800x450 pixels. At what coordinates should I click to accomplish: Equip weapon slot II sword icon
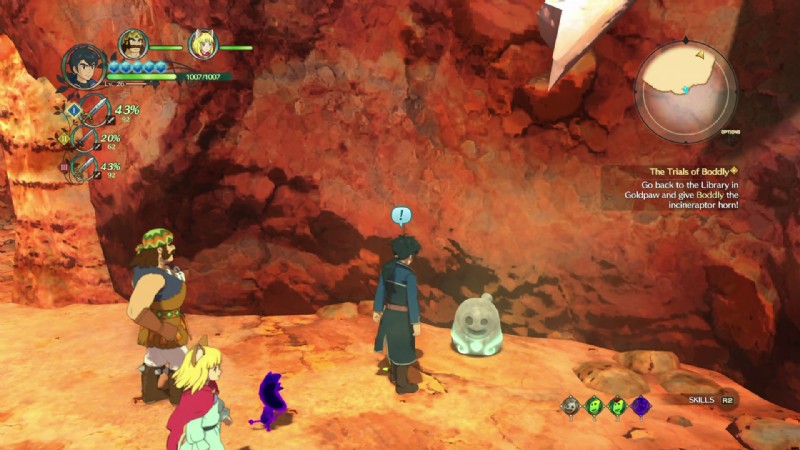[86, 139]
